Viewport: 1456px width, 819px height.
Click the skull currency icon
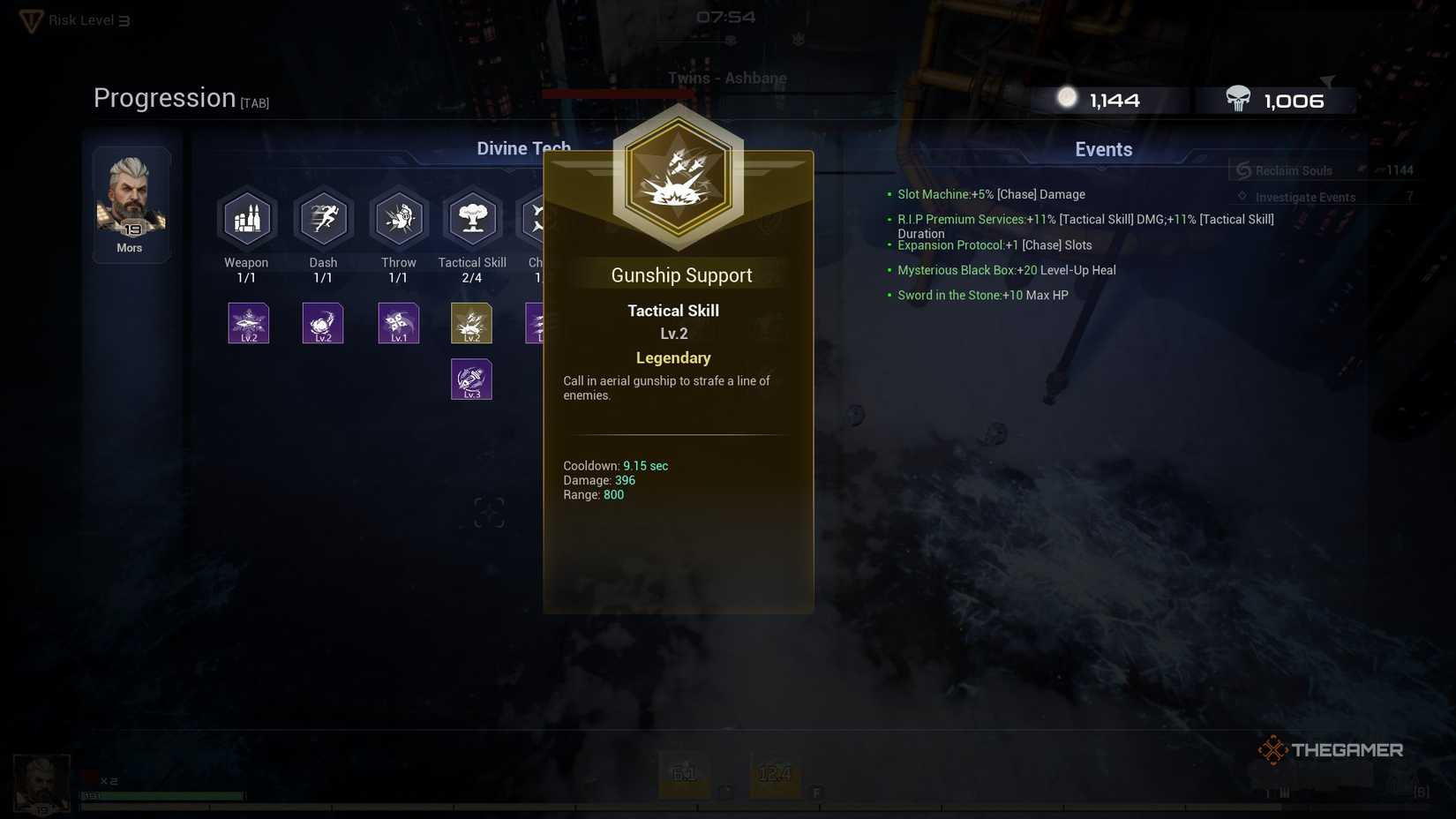[x=1237, y=99]
